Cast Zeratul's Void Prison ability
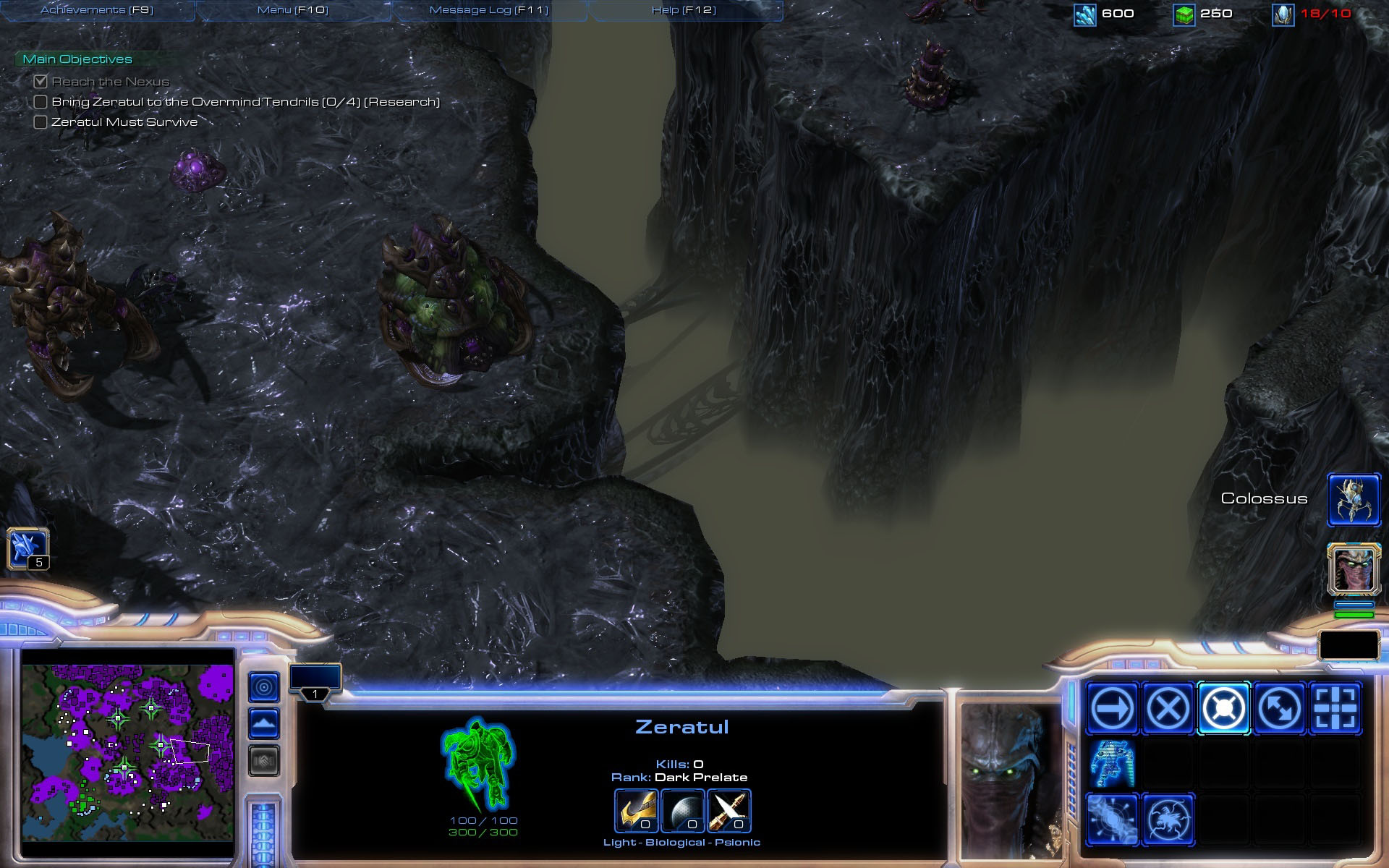The image size is (1389, 868). coord(1112,820)
